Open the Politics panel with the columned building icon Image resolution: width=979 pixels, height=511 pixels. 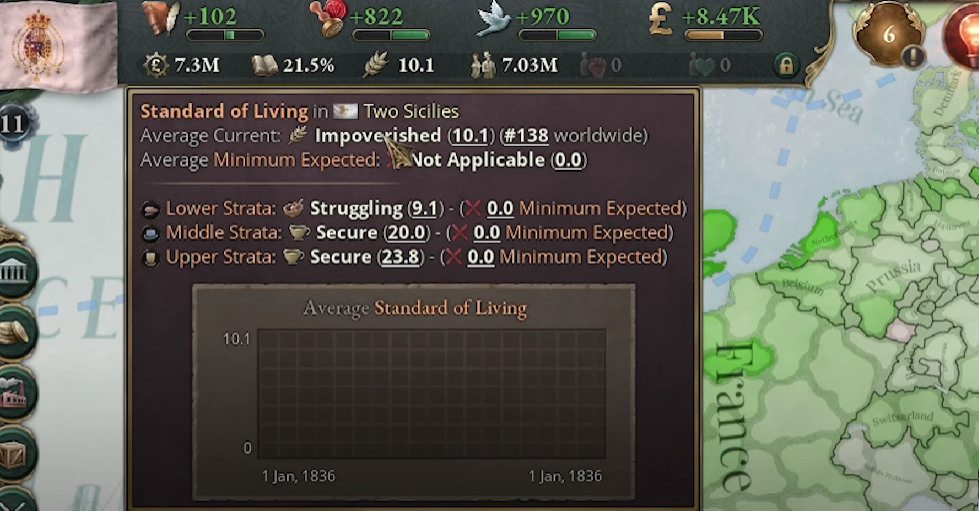17,272
